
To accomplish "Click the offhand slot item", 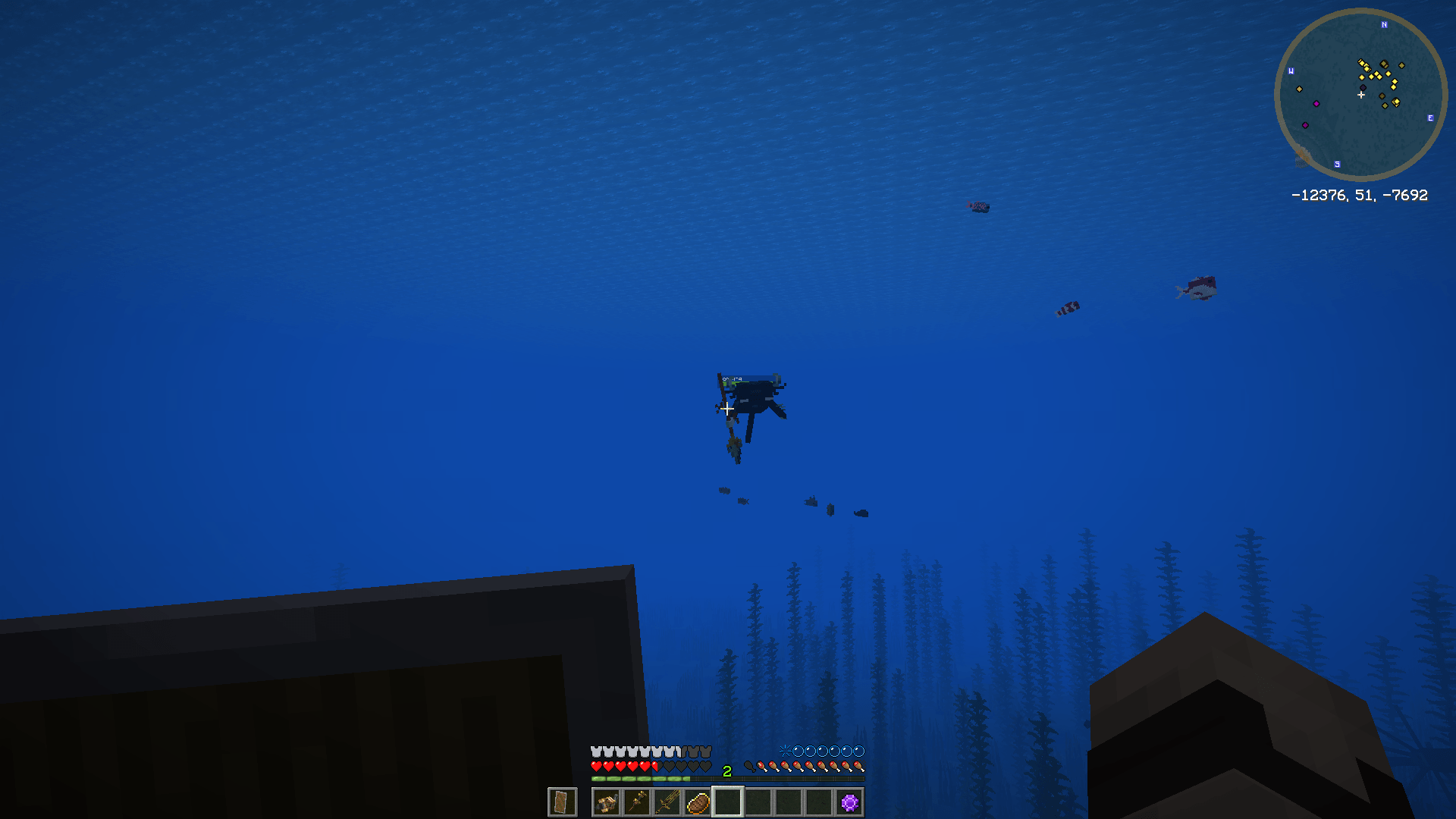I will [x=561, y=802].
